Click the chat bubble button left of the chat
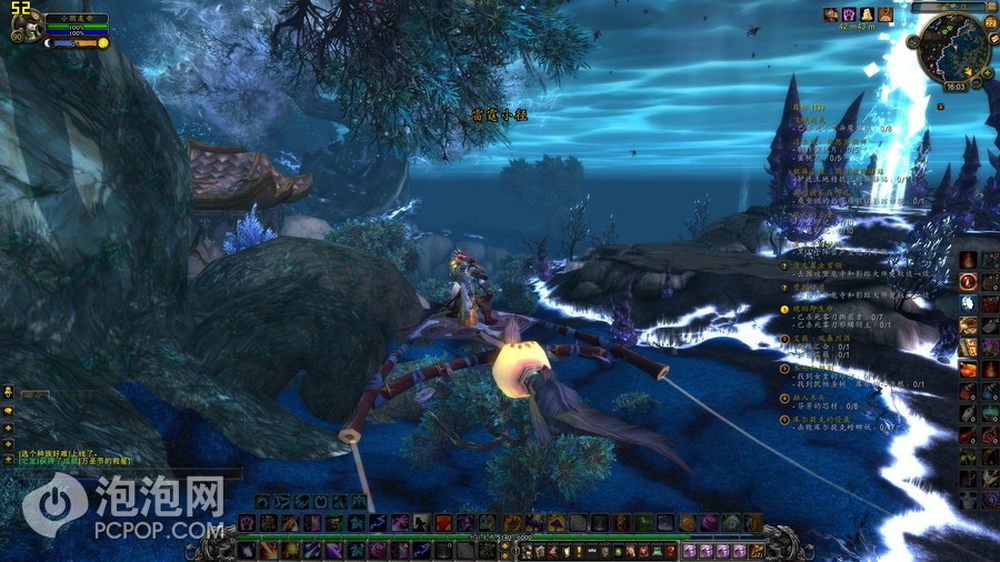 (8, 410)
